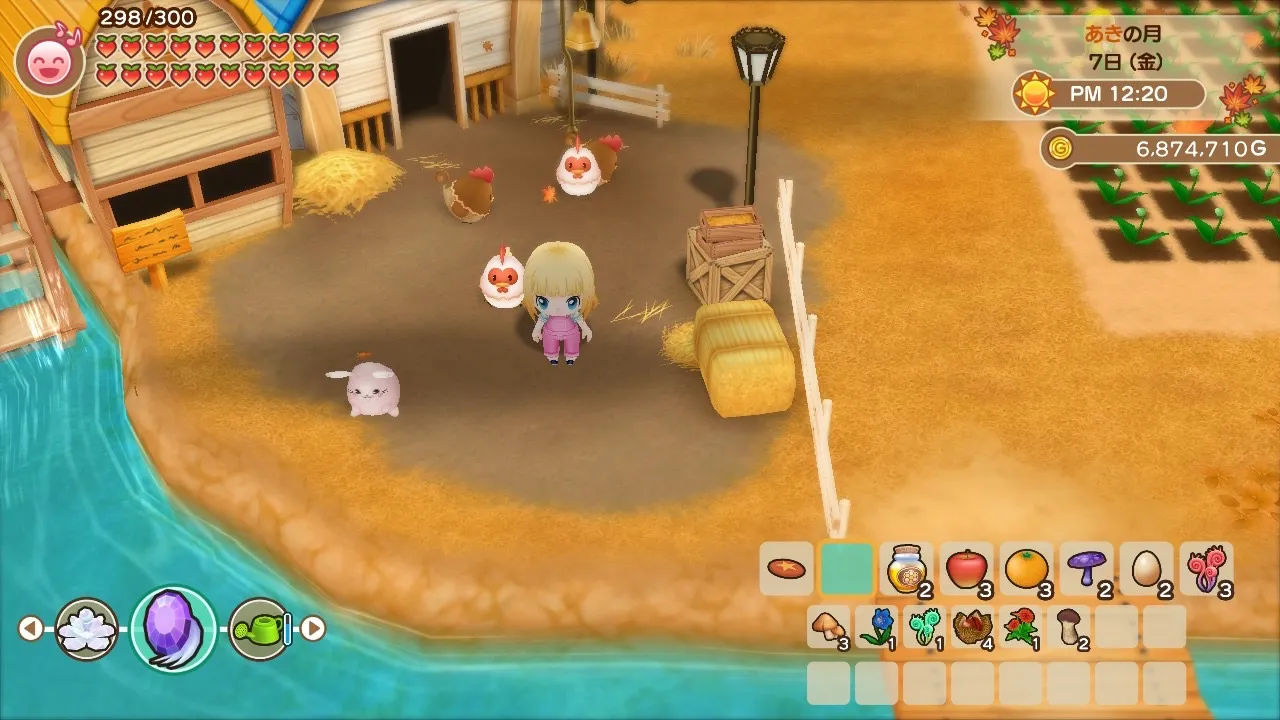The width and height of the screenshot is (1280, 720).
Task: Choose the brown-capped porcini mushroom slot
Action: 1069,627
